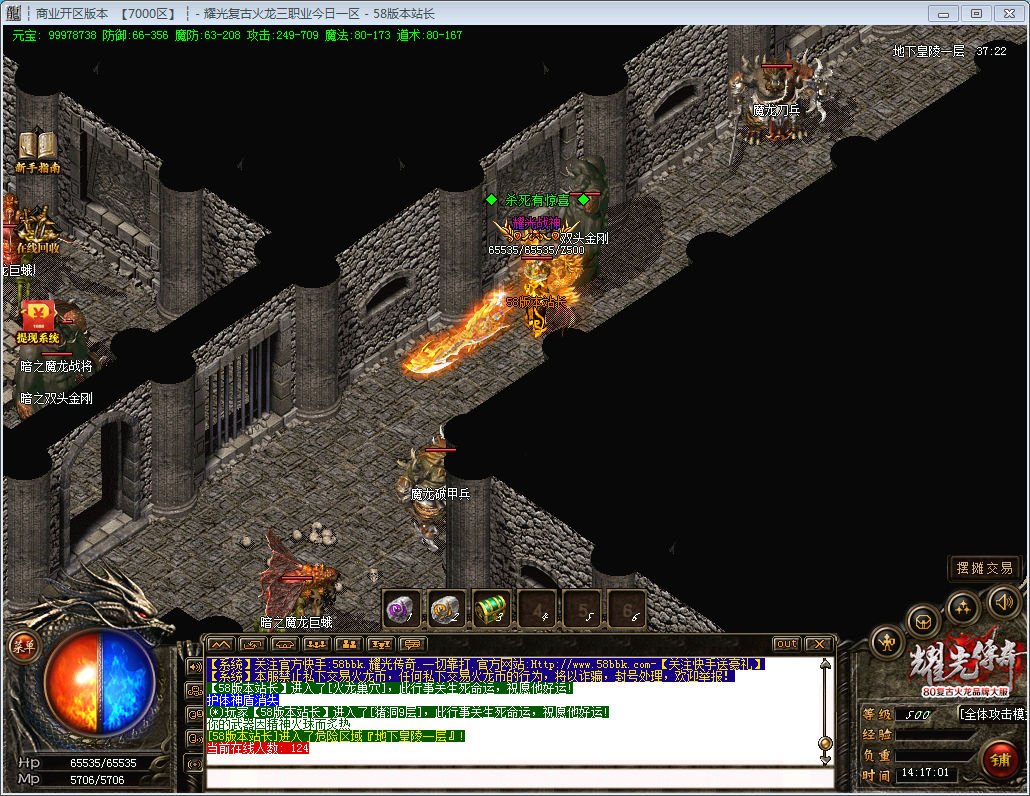Minimize the game window
This screenshot has height=796, width=1030.
[945, 13]
